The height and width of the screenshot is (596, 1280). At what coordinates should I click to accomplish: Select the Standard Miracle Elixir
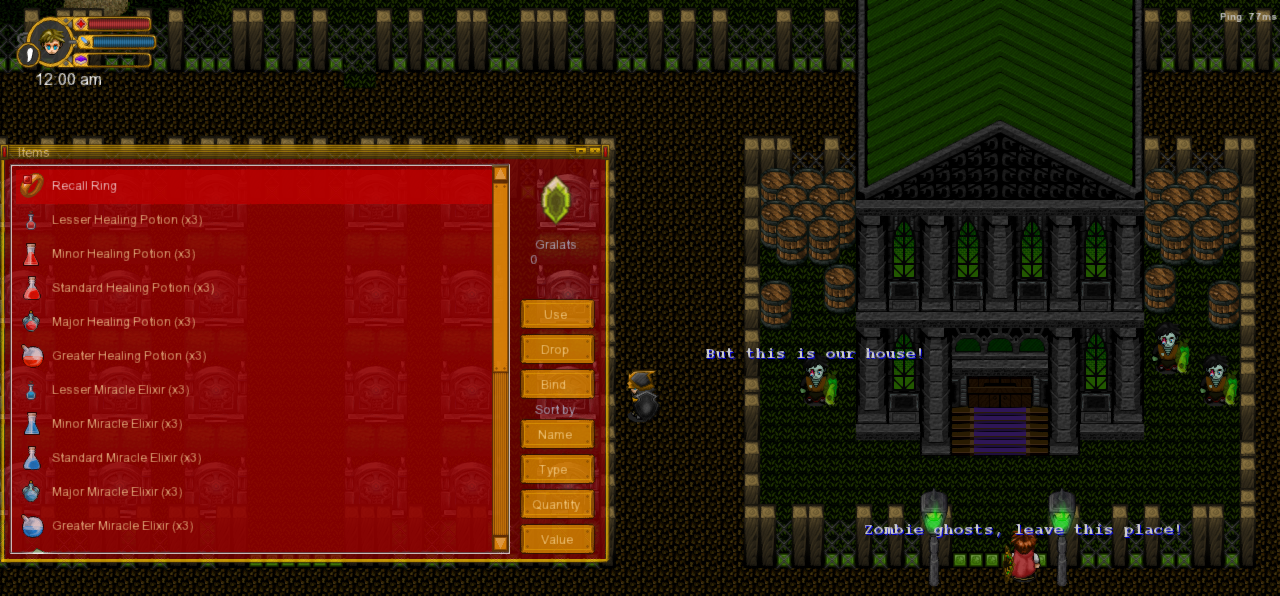pos(126,458)
